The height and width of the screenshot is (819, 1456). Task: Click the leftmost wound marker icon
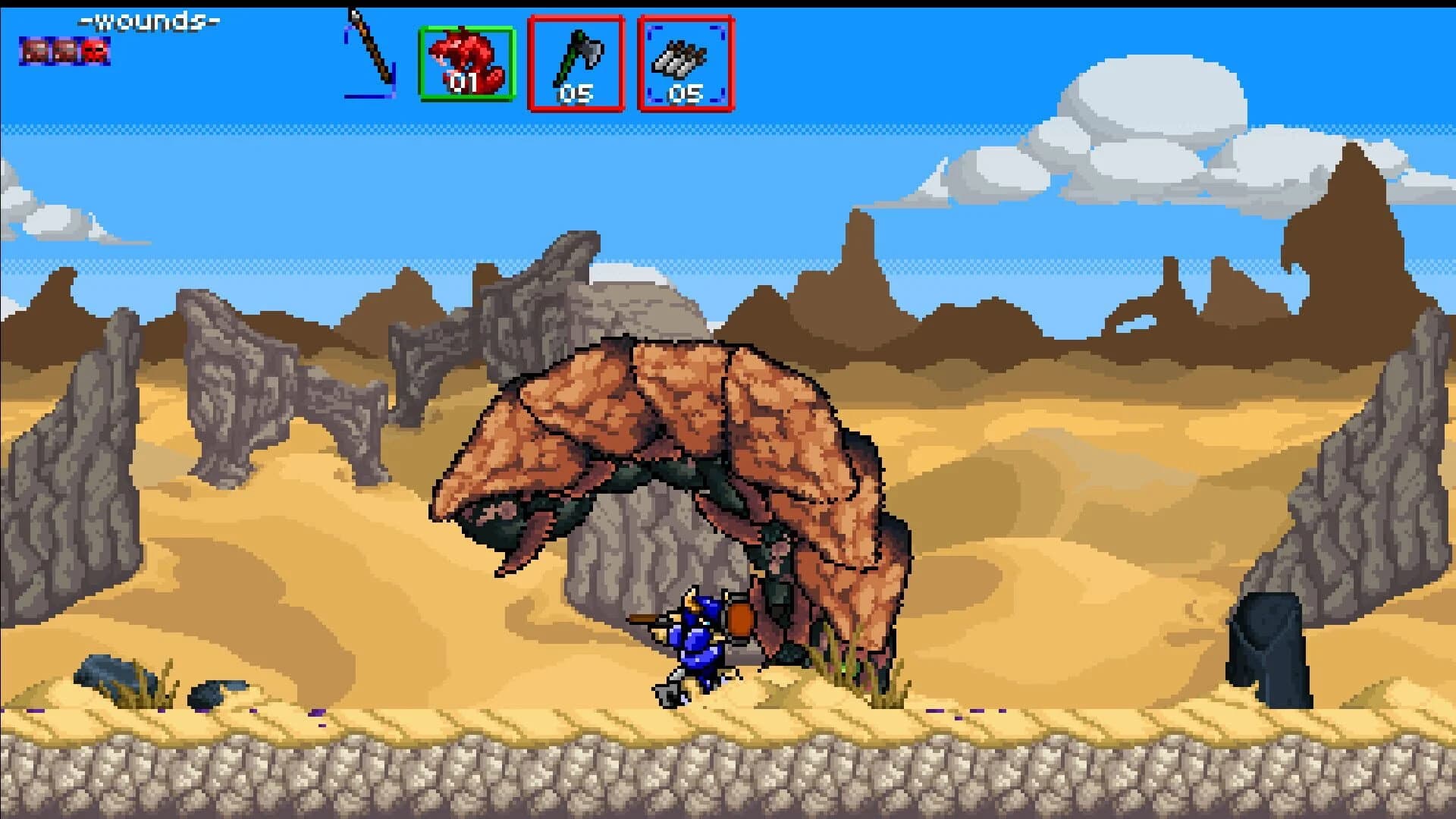pos(36,51)
